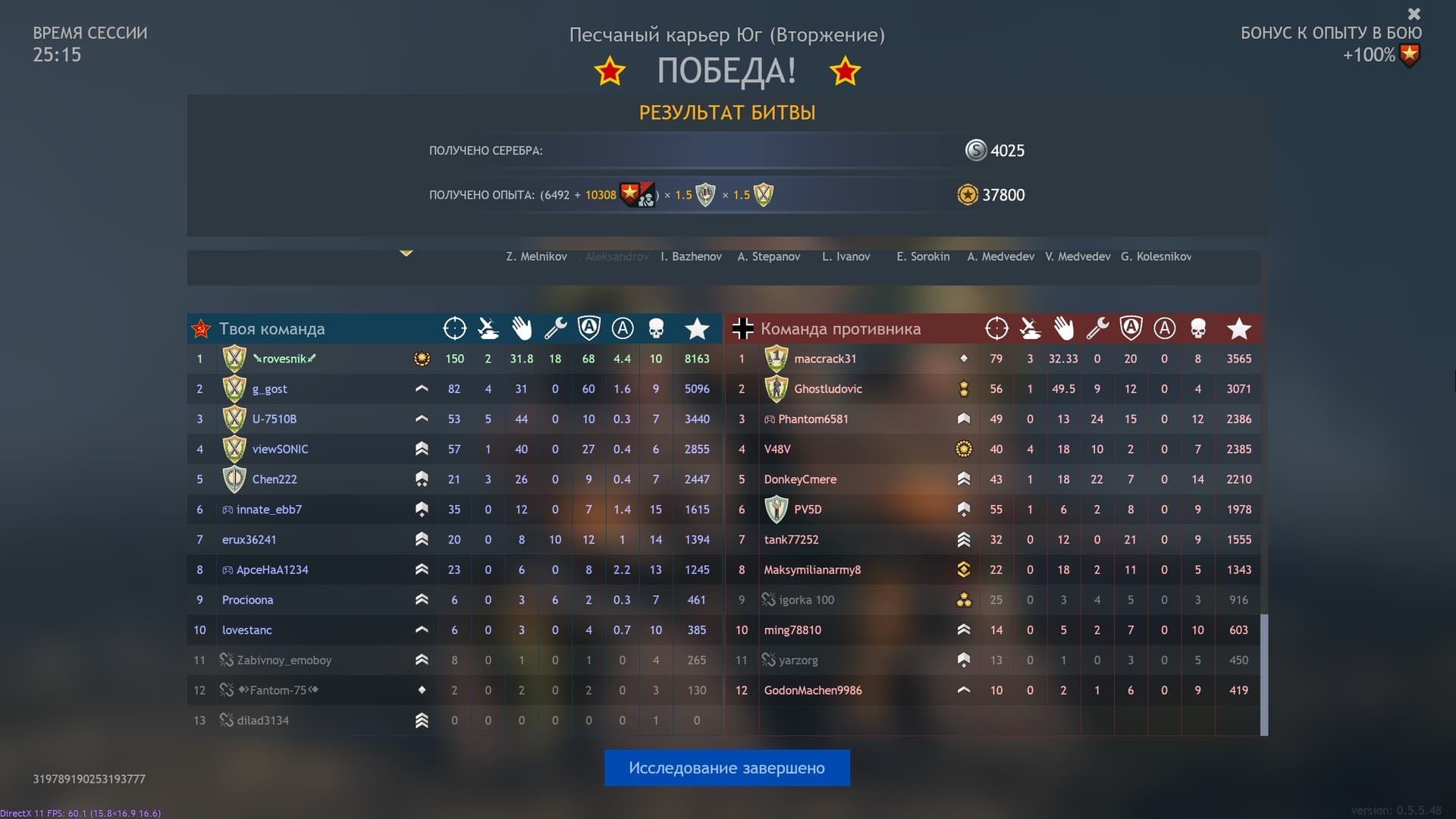Select the Твоя команда header
This screenshot has height=819, width=1456.
click(x=271, y=328)
